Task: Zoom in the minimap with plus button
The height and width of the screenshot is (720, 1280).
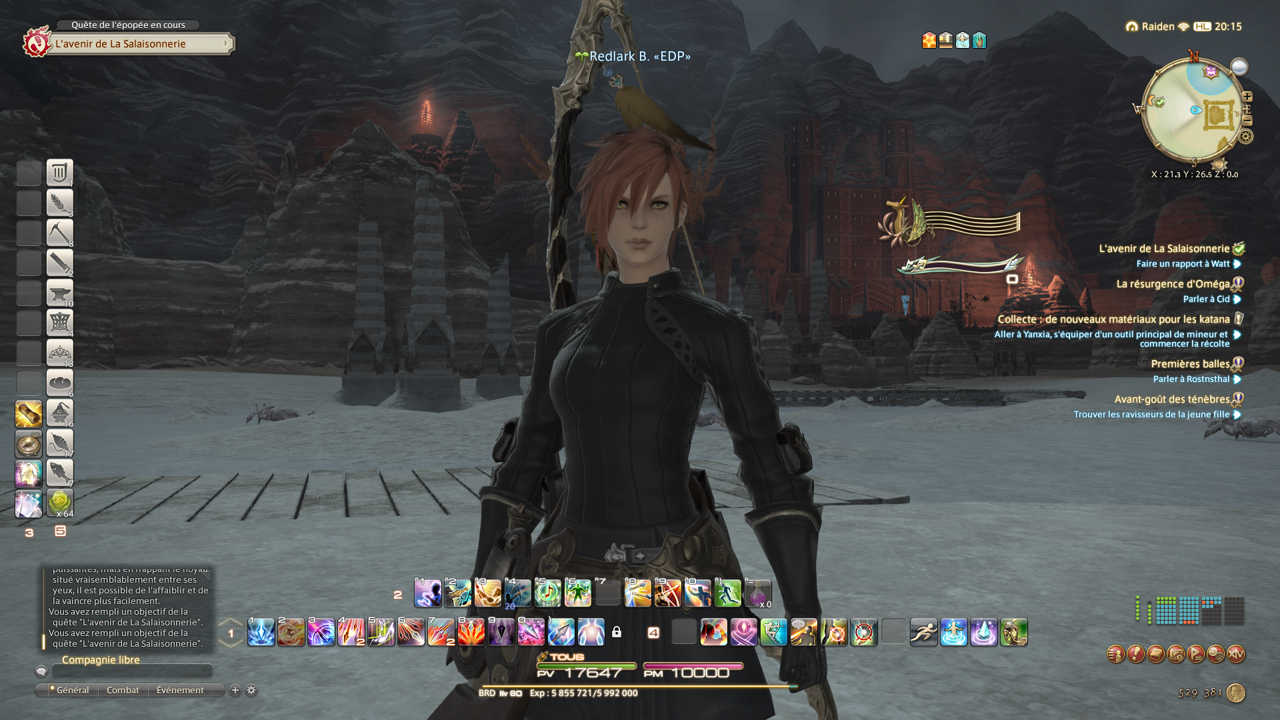Action: pos(1247,97)
